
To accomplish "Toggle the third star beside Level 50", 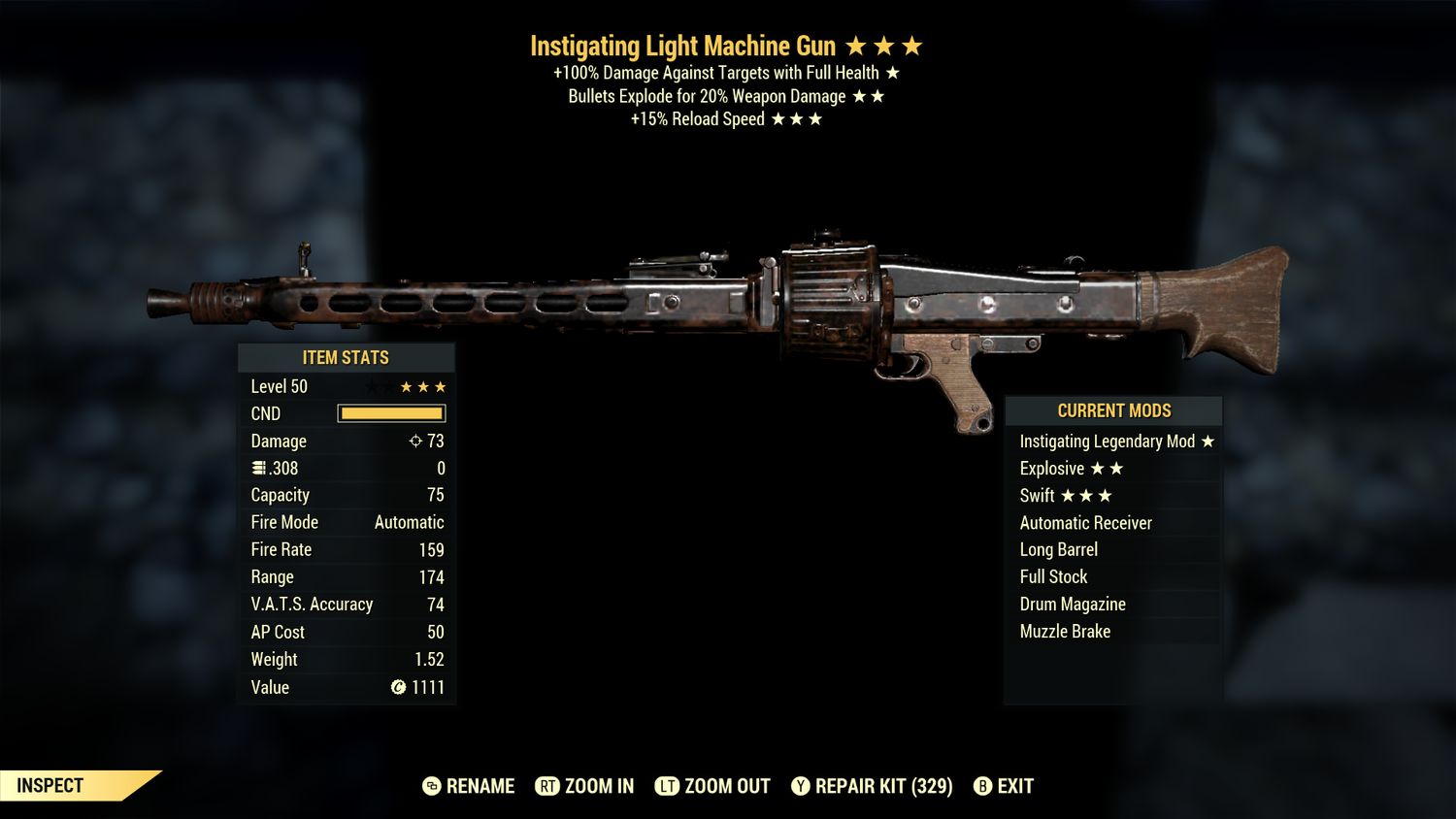I will (x=439, y=386).
